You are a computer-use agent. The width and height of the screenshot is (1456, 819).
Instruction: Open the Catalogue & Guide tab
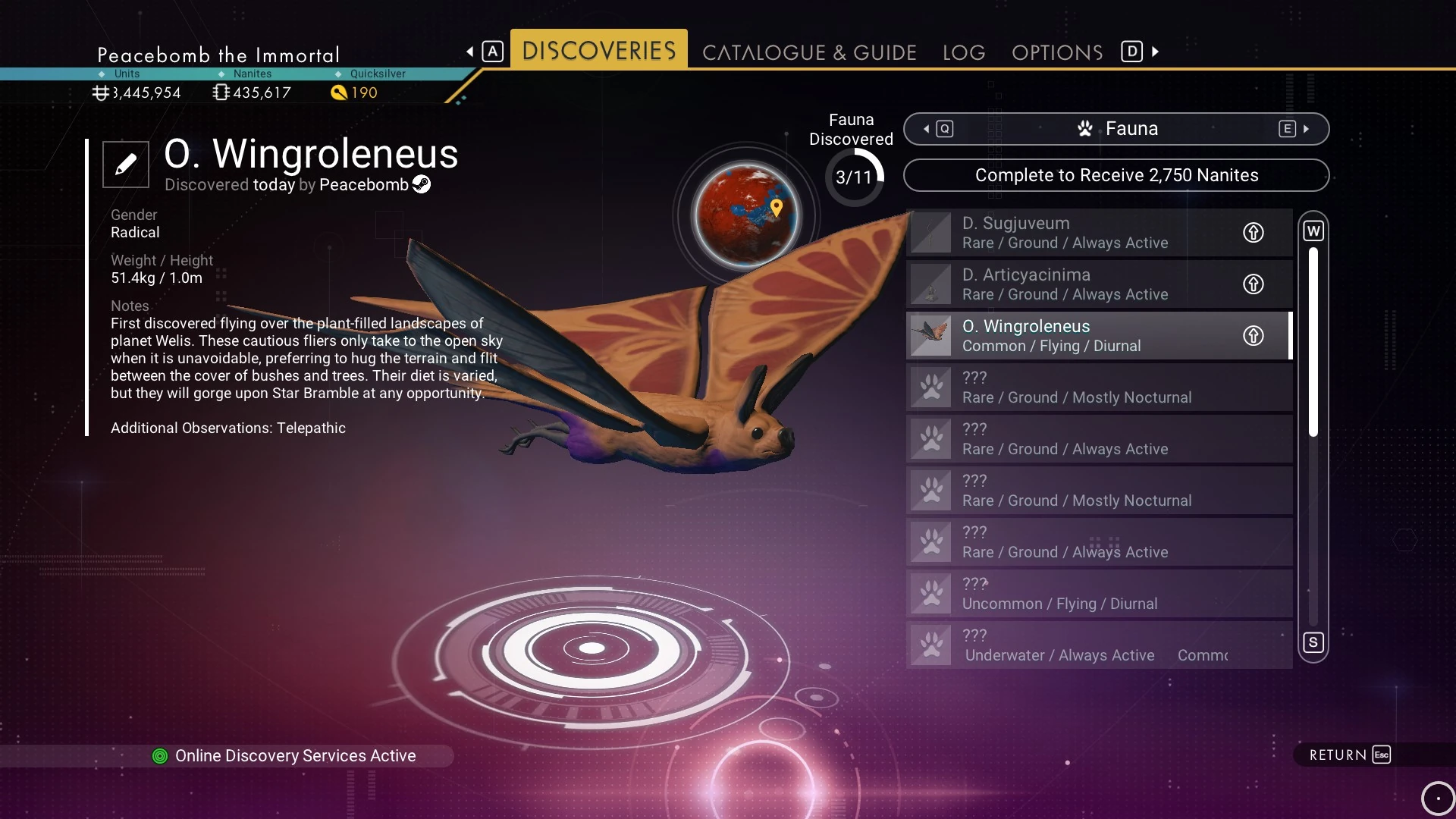(809, 52)
